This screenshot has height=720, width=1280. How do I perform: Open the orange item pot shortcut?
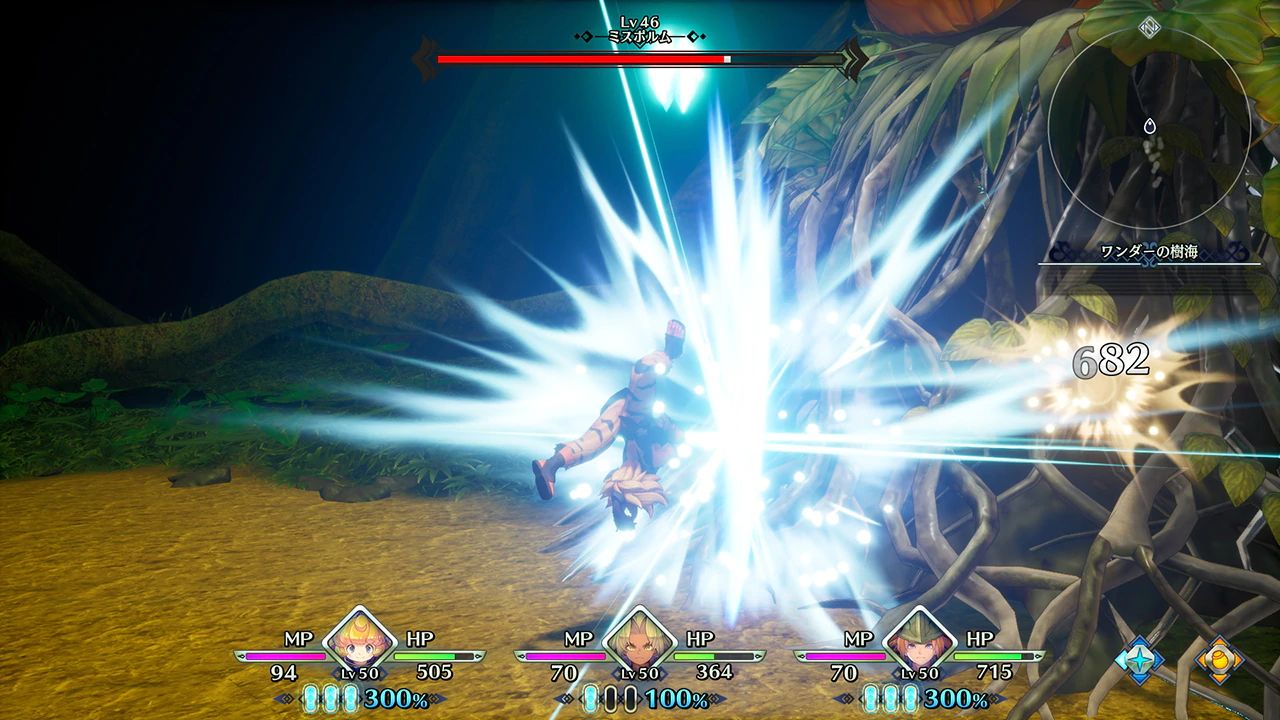pos(1220,659)
